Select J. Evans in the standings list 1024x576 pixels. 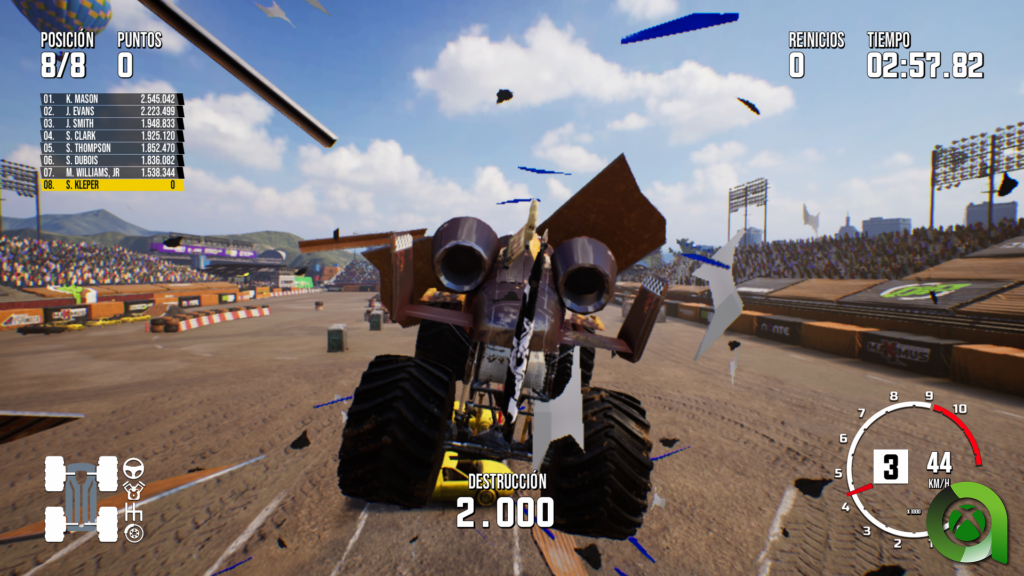point(111,111)
